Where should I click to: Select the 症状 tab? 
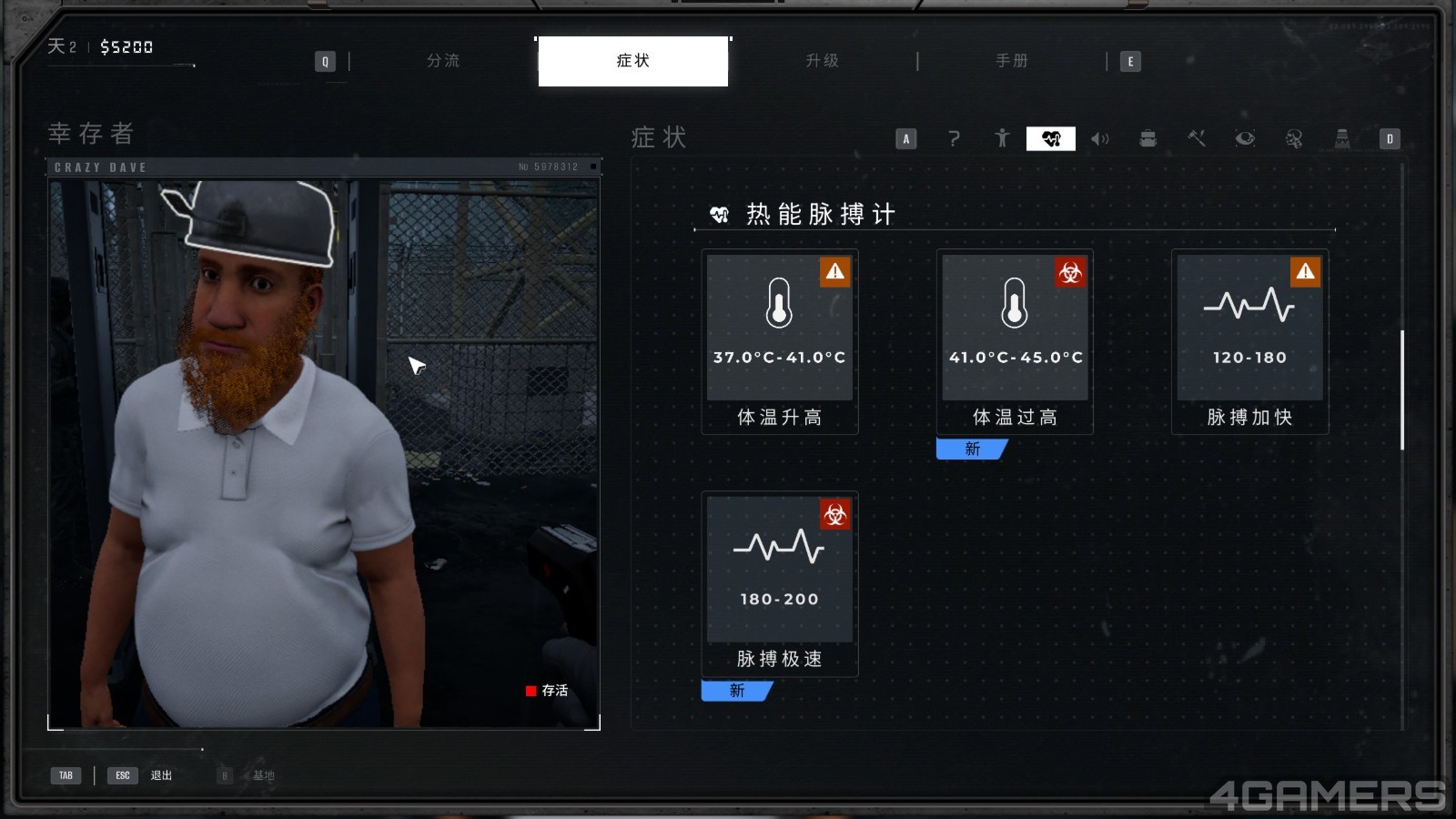point(632,61)
